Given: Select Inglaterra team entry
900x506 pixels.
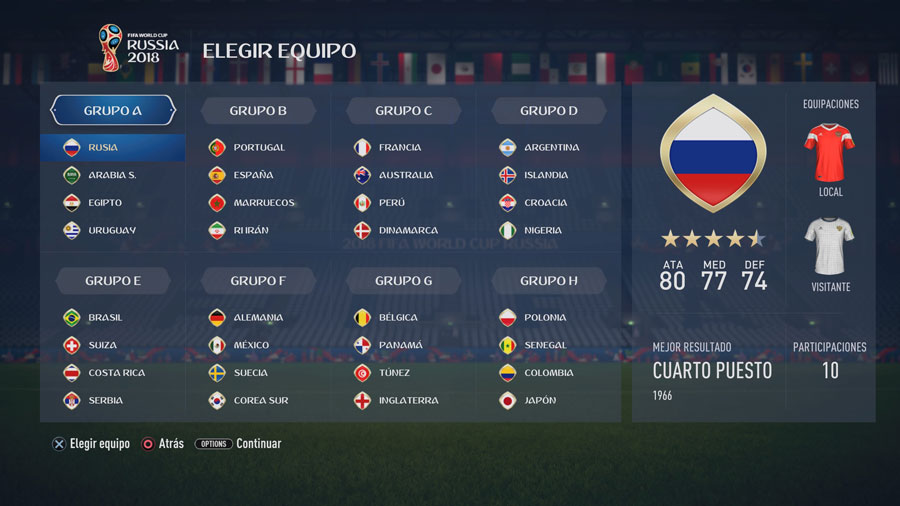Looking at the screenshot, I should click(x=408, y=401).
